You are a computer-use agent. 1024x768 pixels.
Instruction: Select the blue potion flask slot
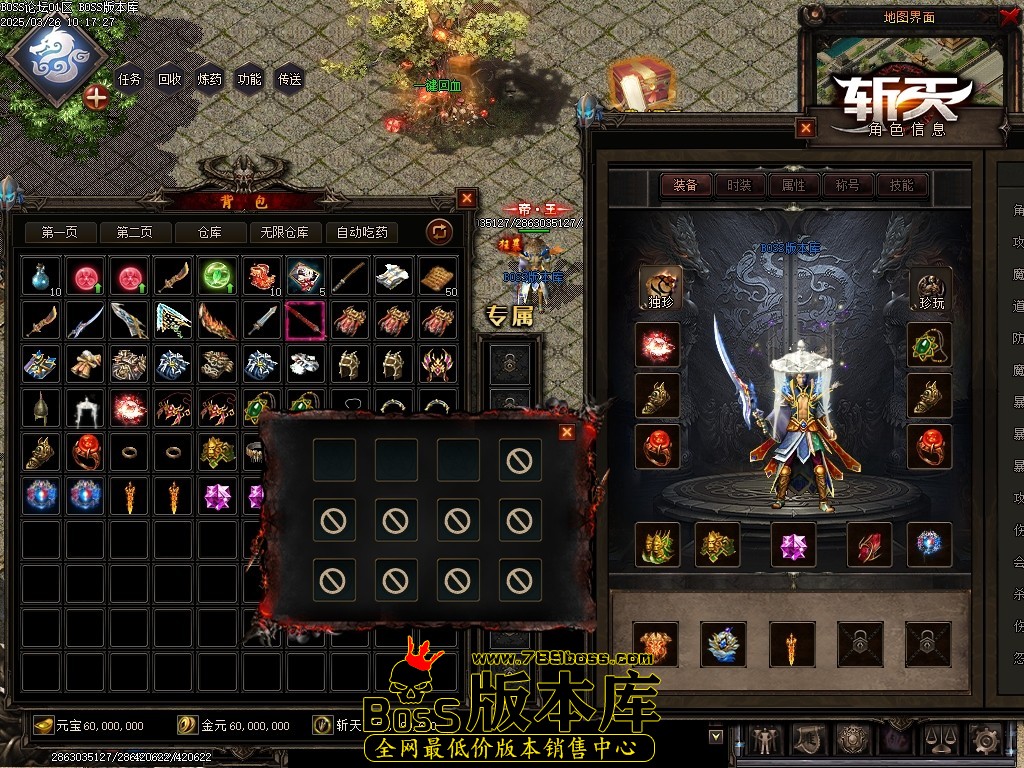pyautogui.click(x=39, y=275)
